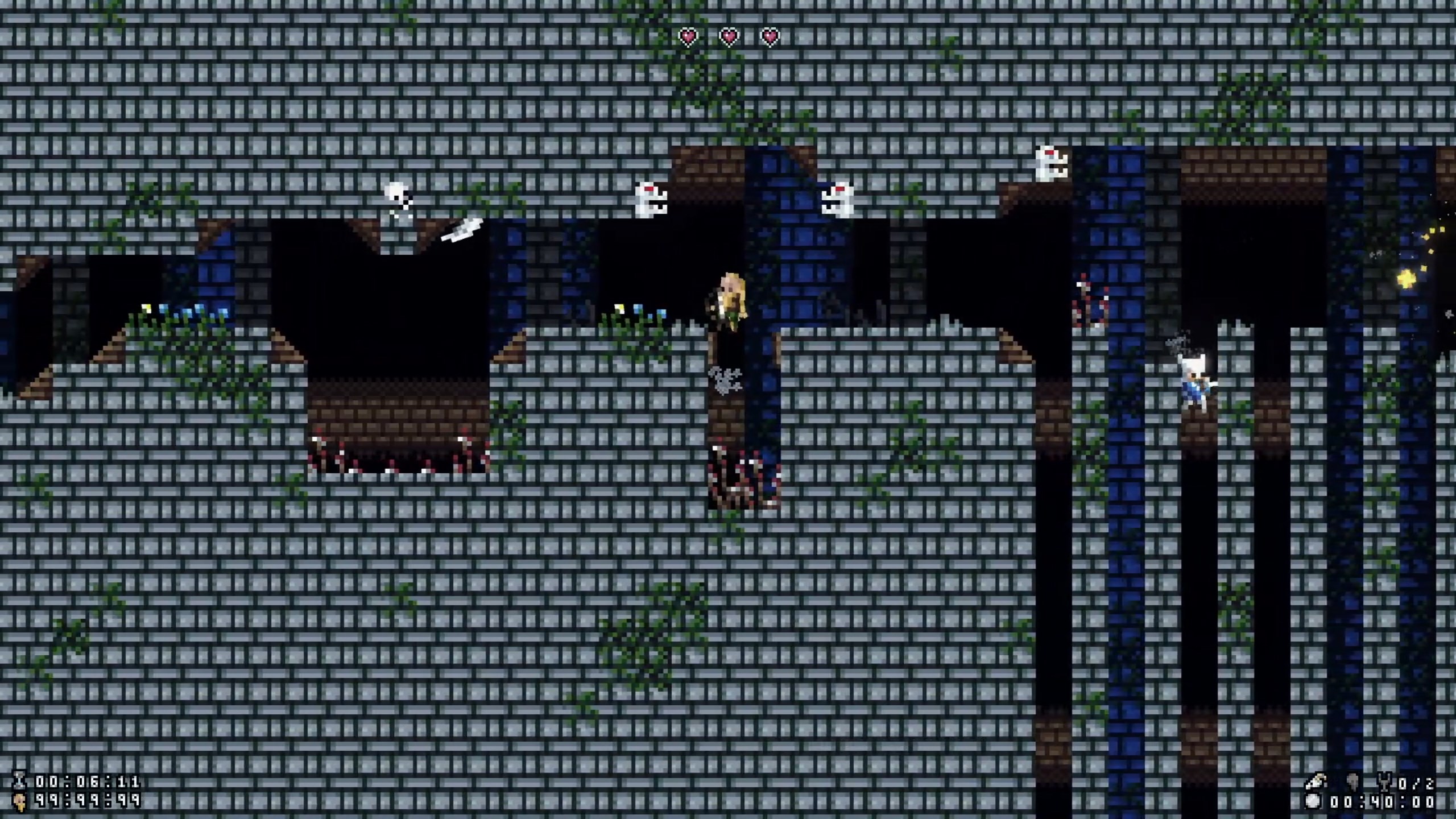Screen dimensions: 1456x819
Task: Select the rightmost heart icon
Action: pyautogui.click(x=771, y=36)
